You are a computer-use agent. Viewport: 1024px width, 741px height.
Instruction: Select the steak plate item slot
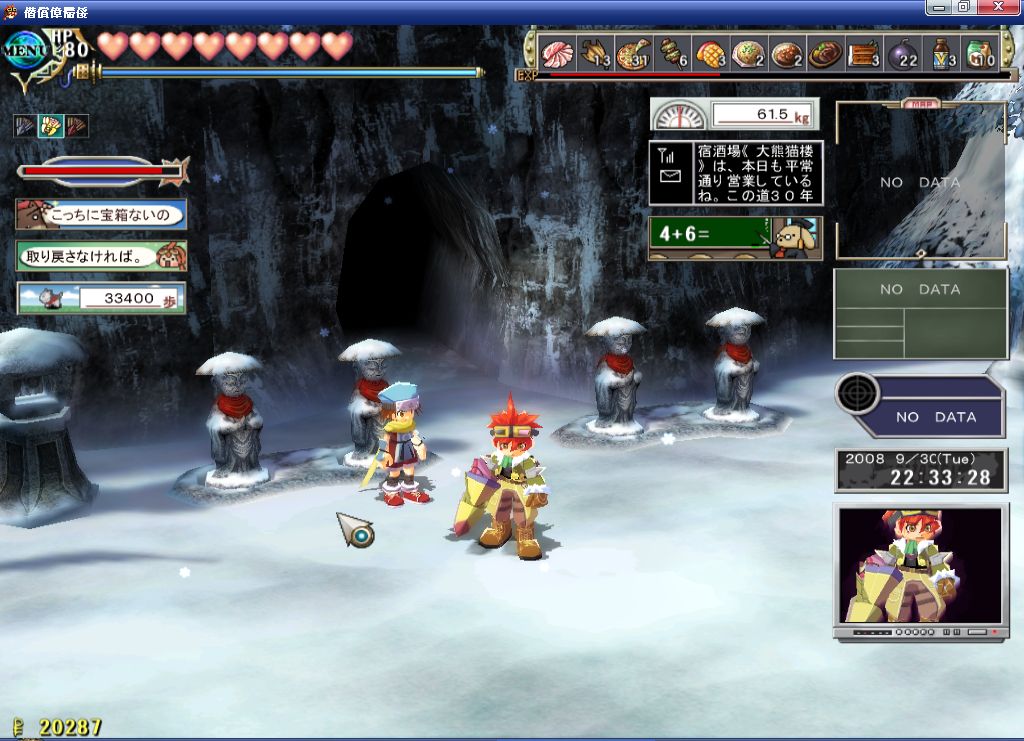(825, 52)
